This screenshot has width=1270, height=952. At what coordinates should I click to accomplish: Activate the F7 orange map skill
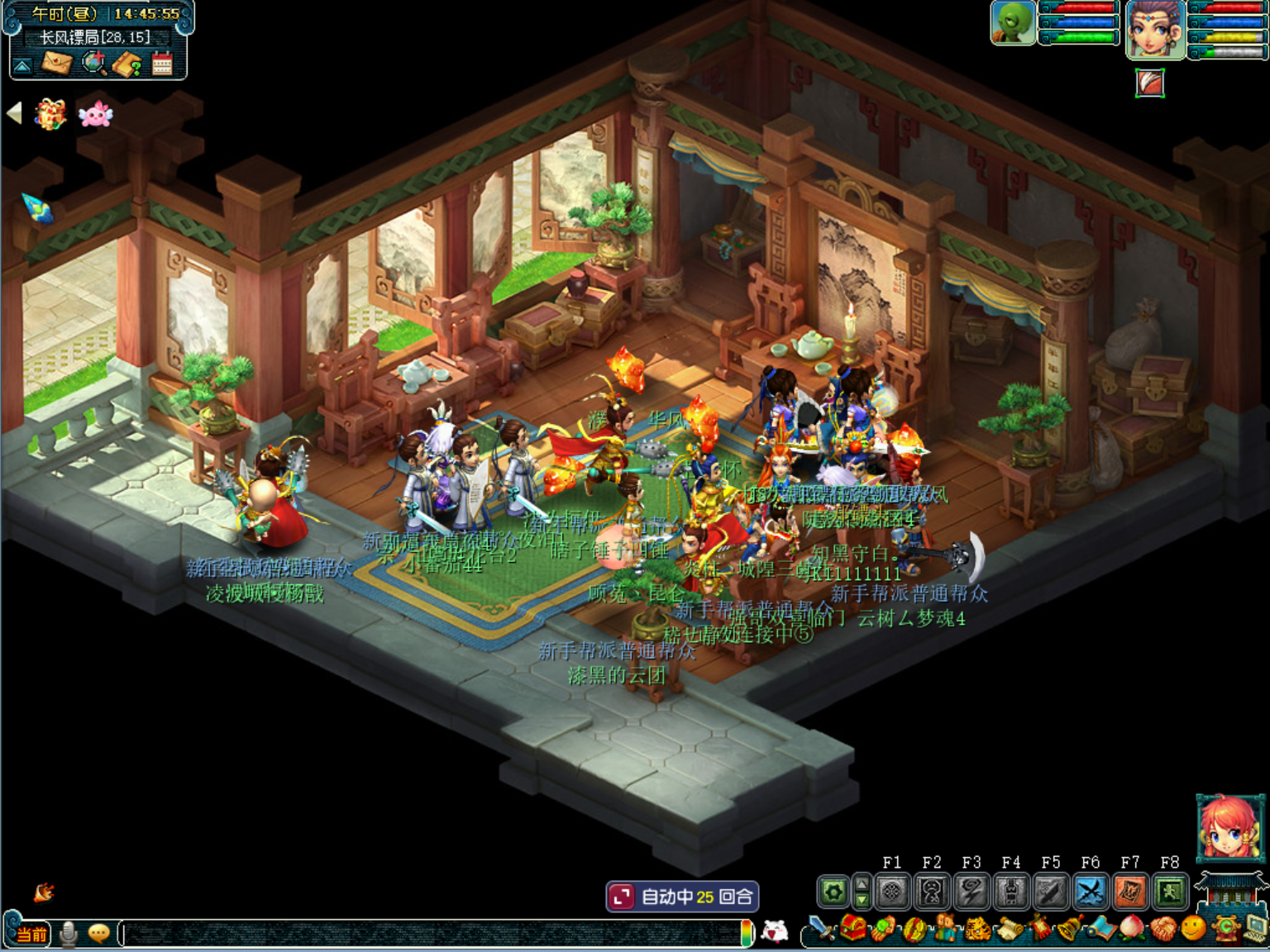click(1130, 892)
